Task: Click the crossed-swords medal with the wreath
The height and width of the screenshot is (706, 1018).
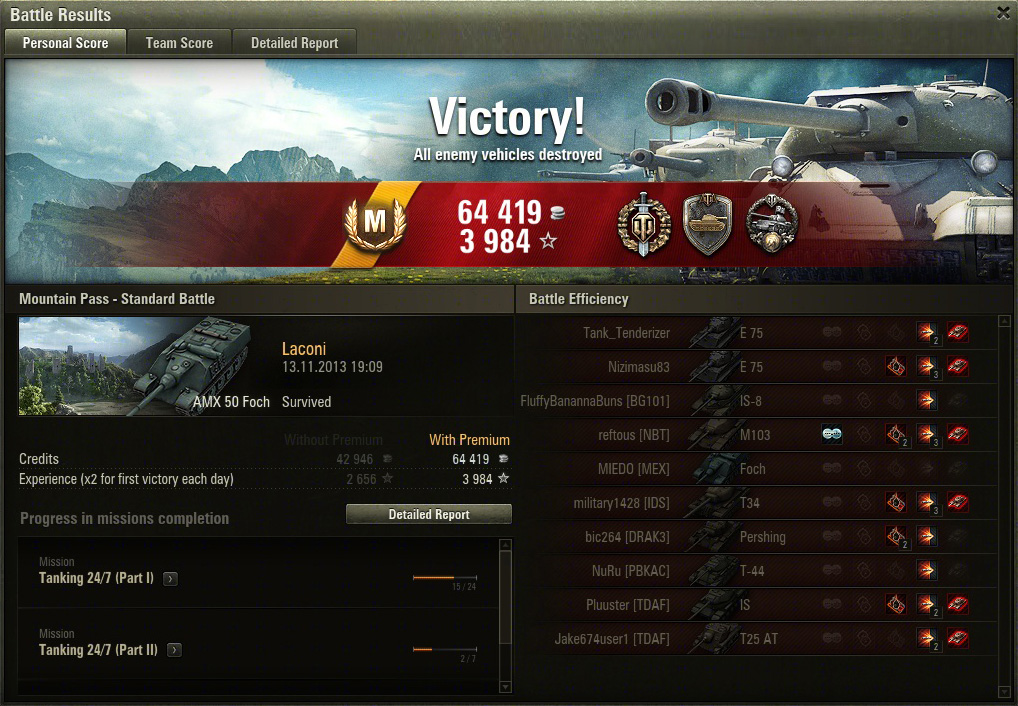Action: [642, 225]
